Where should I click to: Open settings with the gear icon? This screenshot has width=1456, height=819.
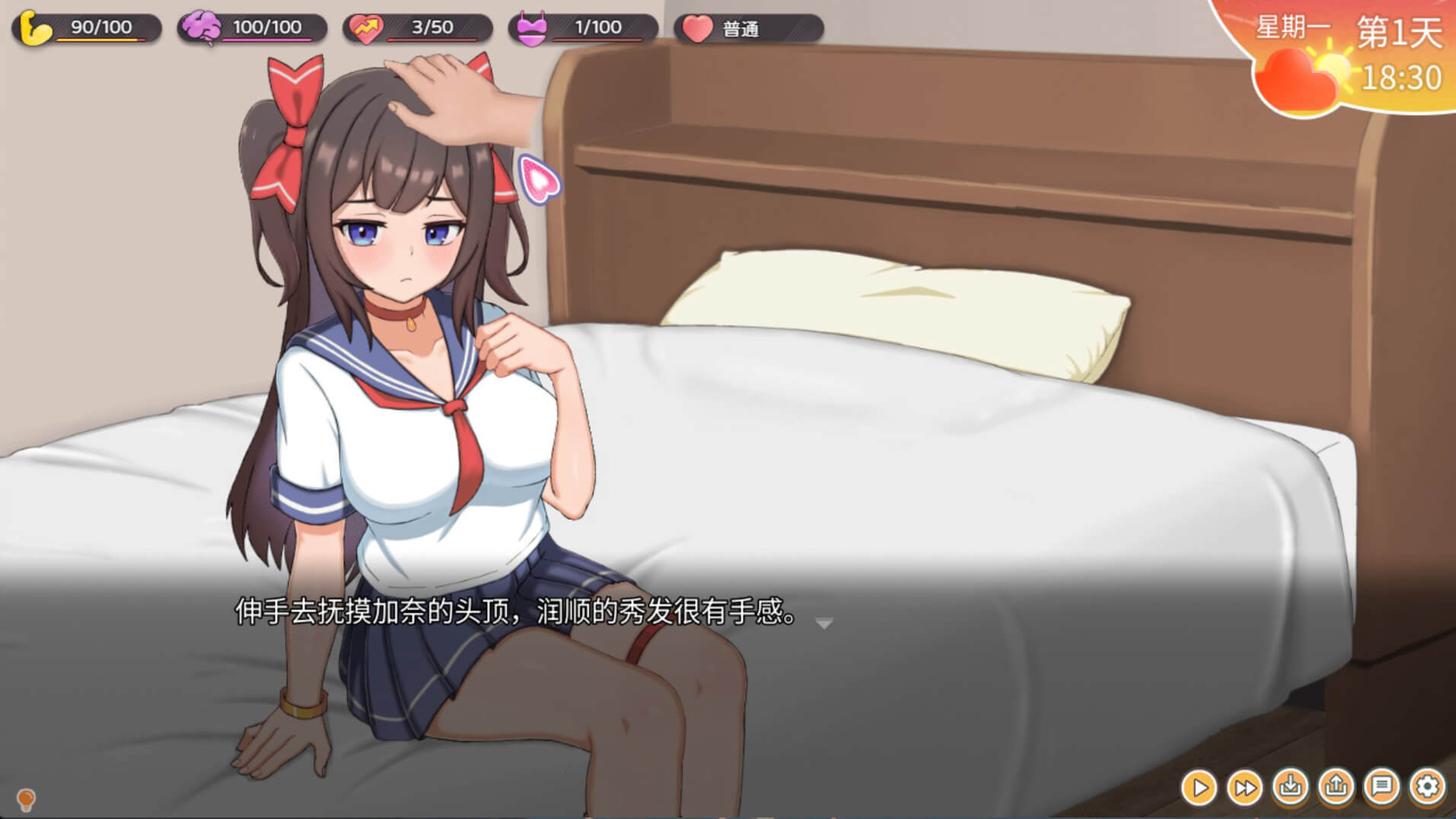pyautogui.click(x=1428, y=786)
